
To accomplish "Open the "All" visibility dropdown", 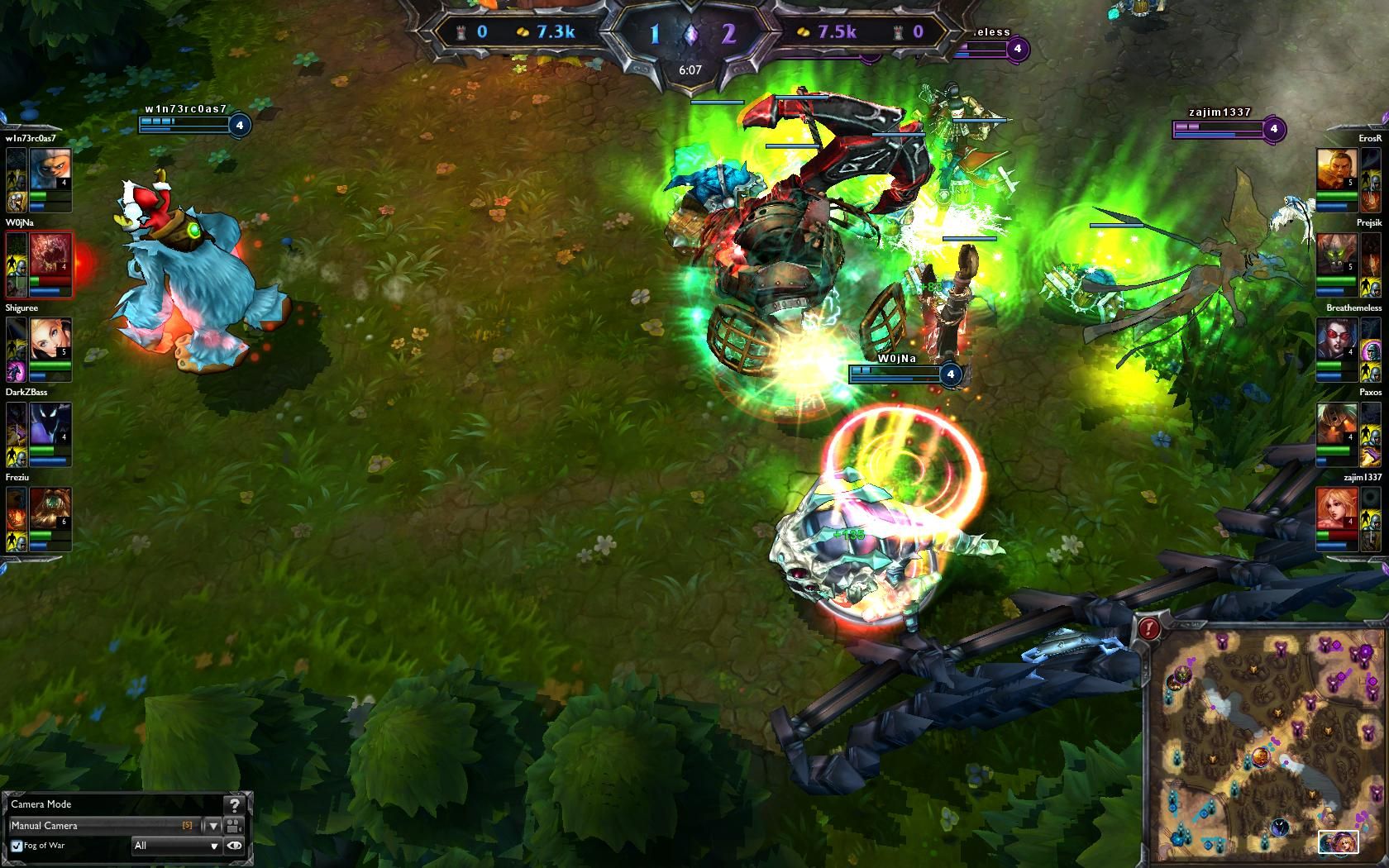I will coord(176,846).
